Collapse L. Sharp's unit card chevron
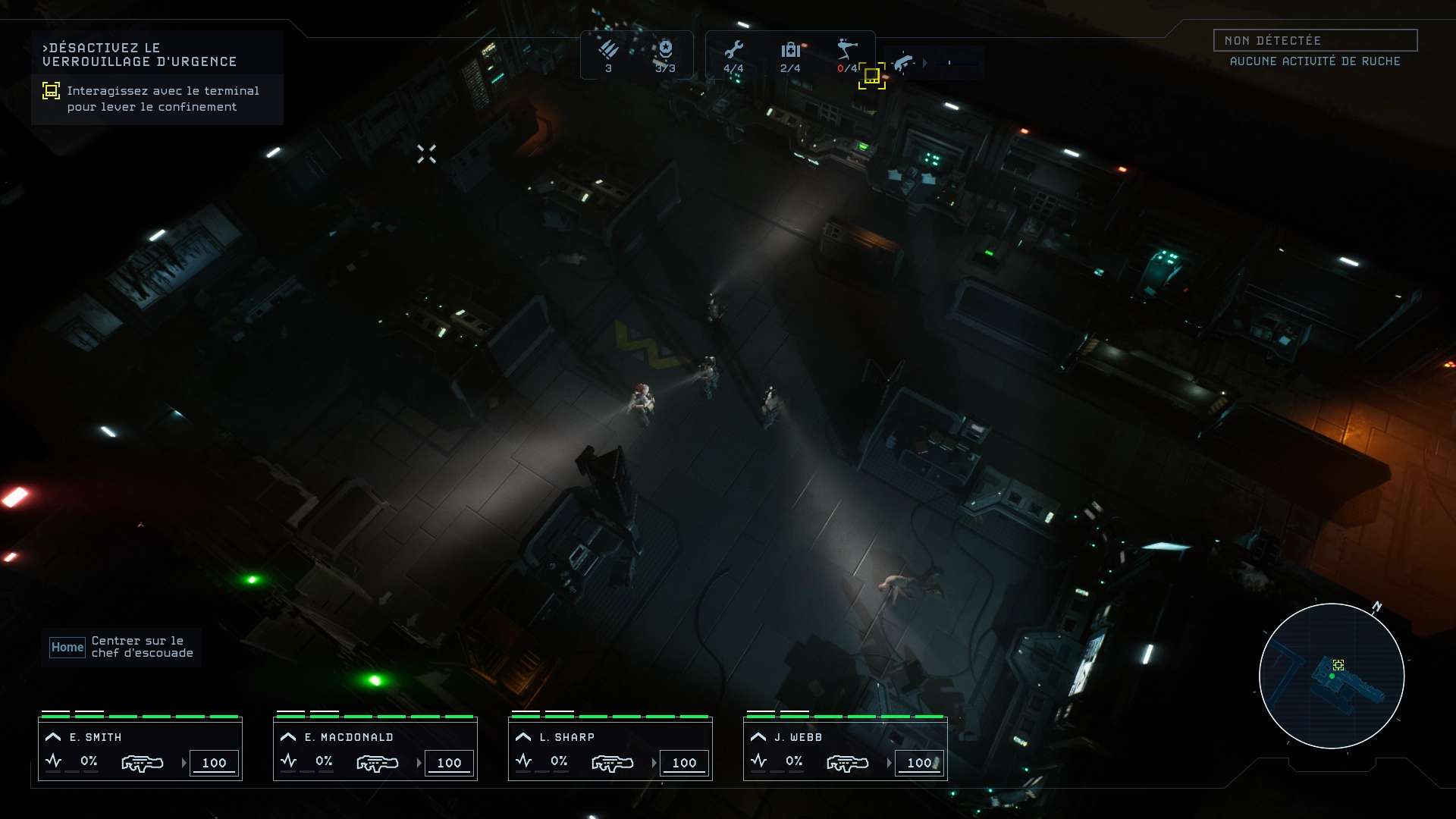Viewport: 1456px width, 819px height. tap(523, 736)
